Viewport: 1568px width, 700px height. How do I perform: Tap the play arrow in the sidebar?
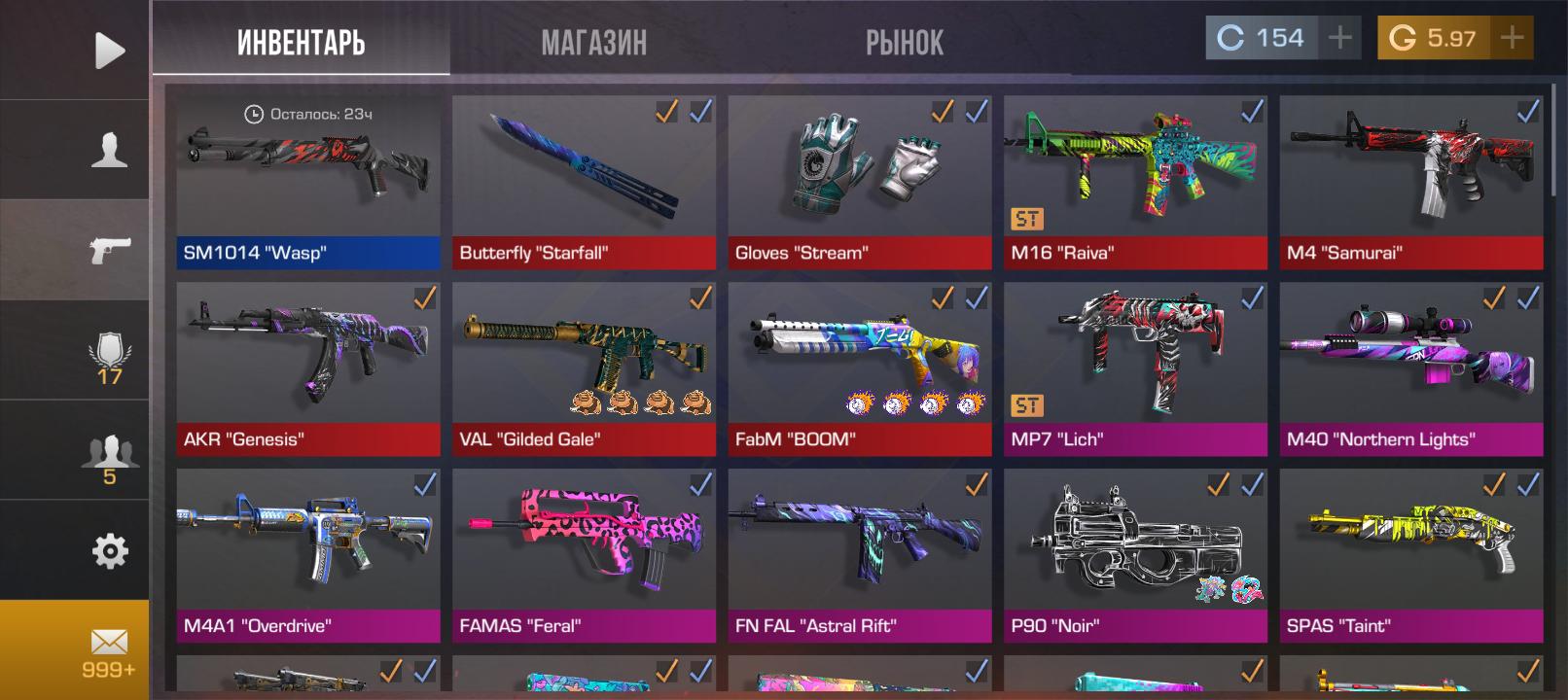pyautogui.click(x=109, y=50)
